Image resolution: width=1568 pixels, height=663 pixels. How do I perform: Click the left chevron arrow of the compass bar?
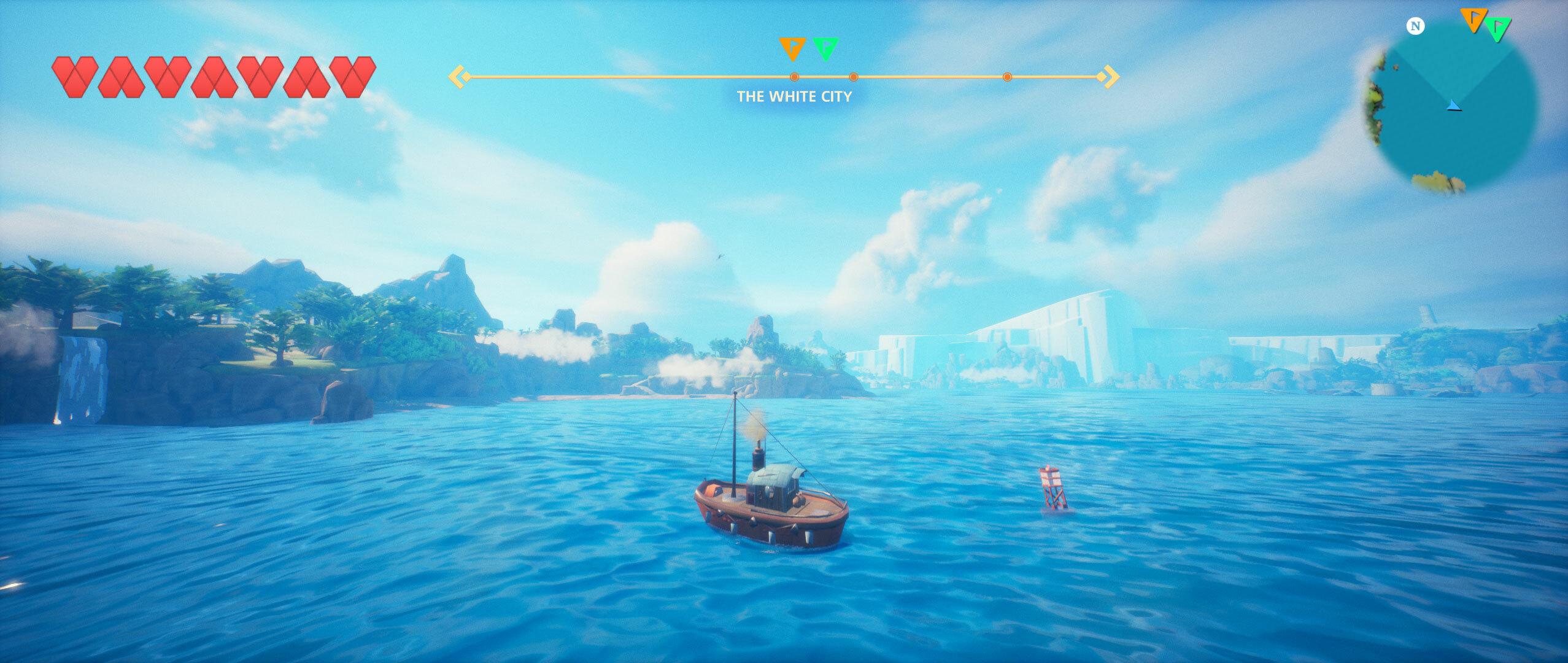[x=460, y=76]
